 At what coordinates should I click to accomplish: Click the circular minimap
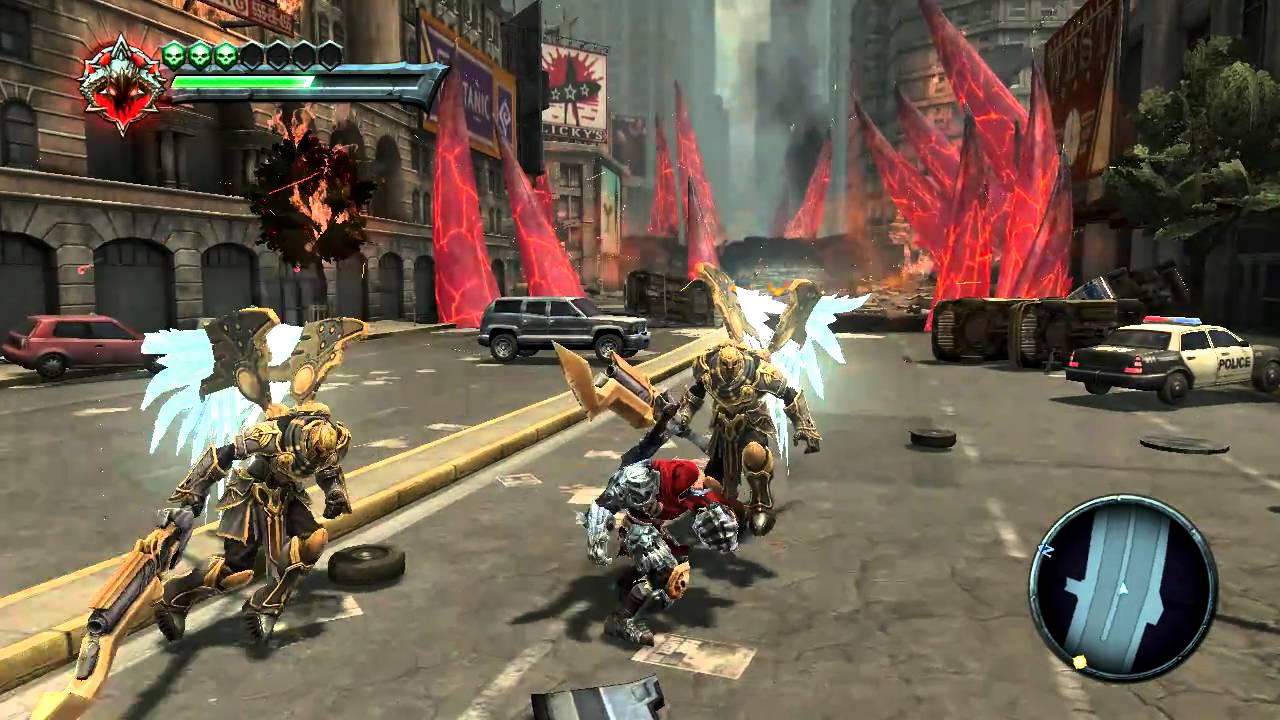[x=1122, y=589]
